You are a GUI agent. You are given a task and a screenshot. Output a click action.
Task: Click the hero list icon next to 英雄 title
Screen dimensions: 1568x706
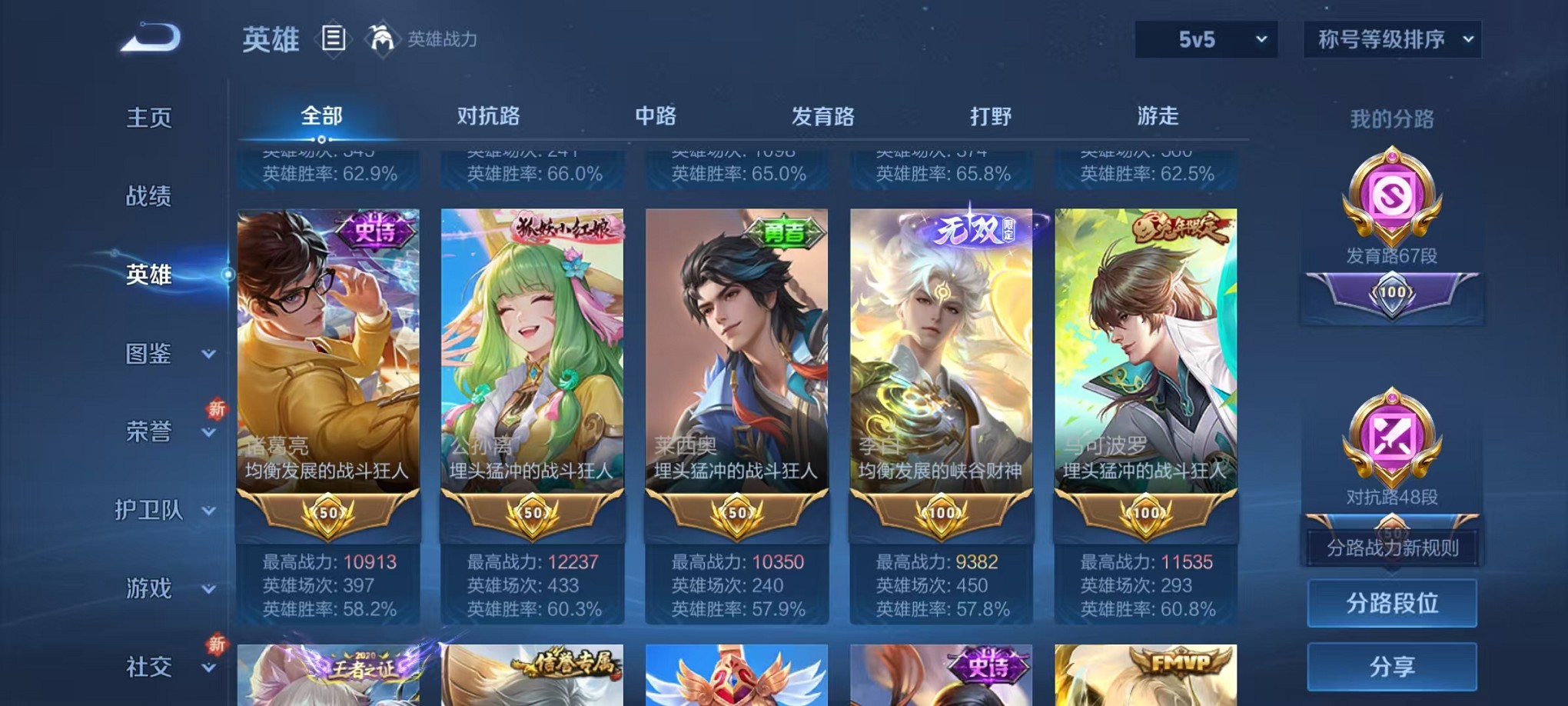click(x=334, y=36)
